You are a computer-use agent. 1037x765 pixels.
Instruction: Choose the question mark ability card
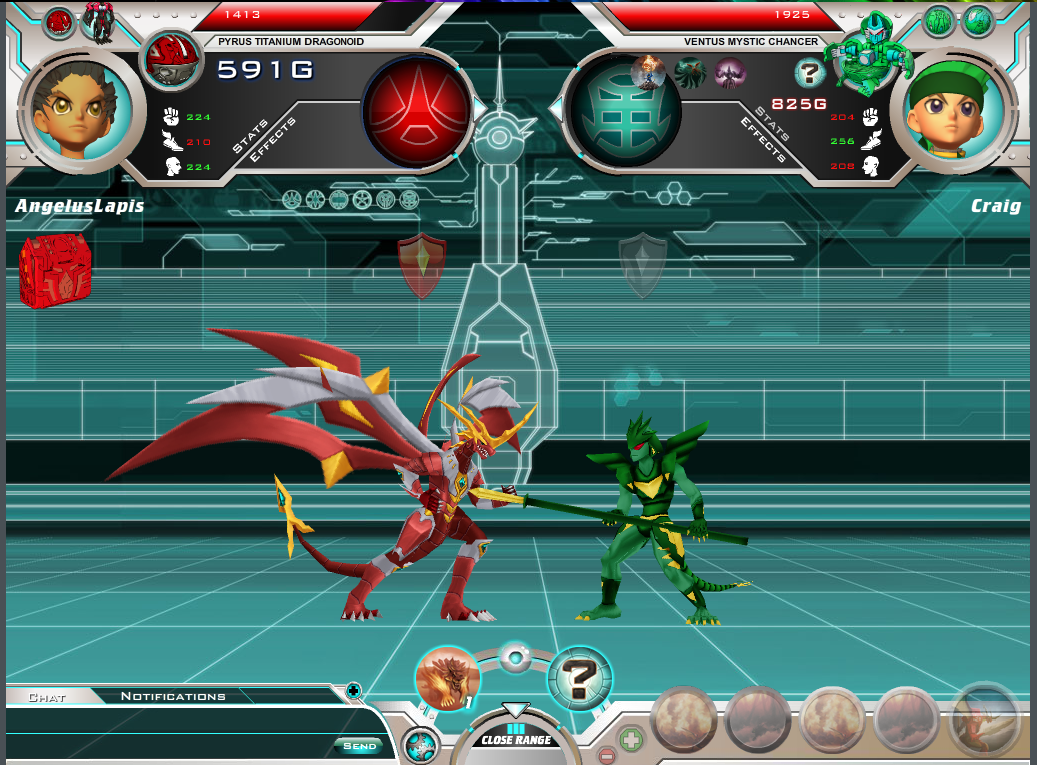[580, 679]
